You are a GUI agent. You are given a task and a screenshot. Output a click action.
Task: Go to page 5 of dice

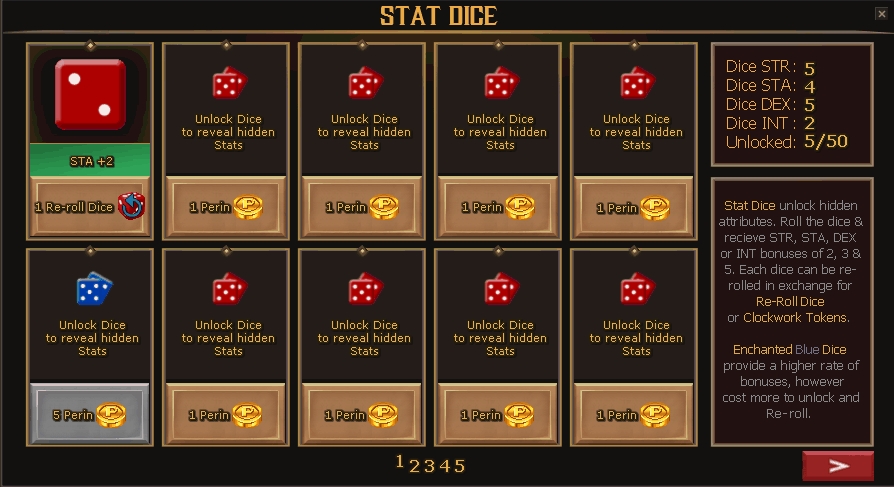tap(459, 465)
